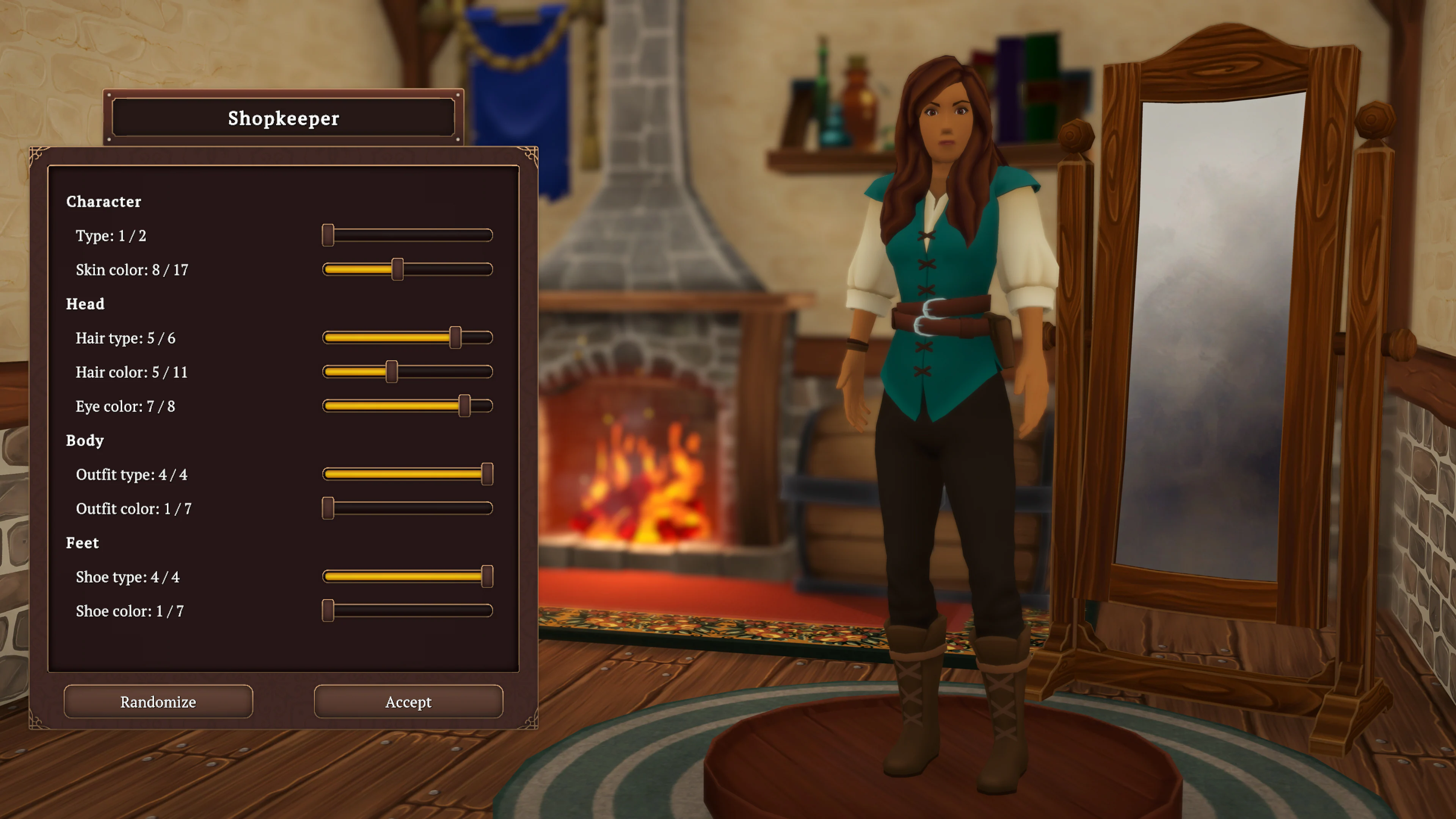Click the 'Hair type: 5 / 6' label
Screen dimensions: 1456x819
point(126,338)
